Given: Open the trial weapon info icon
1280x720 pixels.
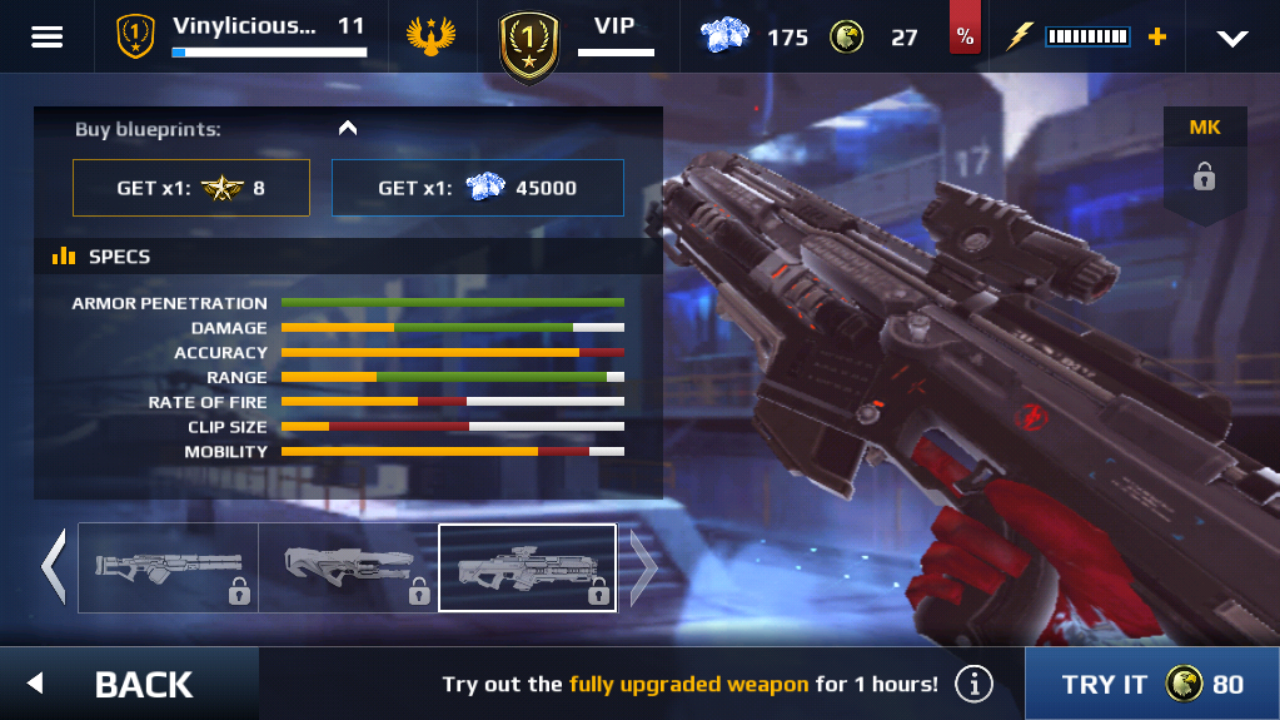Looking at the screenshot, I should [x=973, y=684].
